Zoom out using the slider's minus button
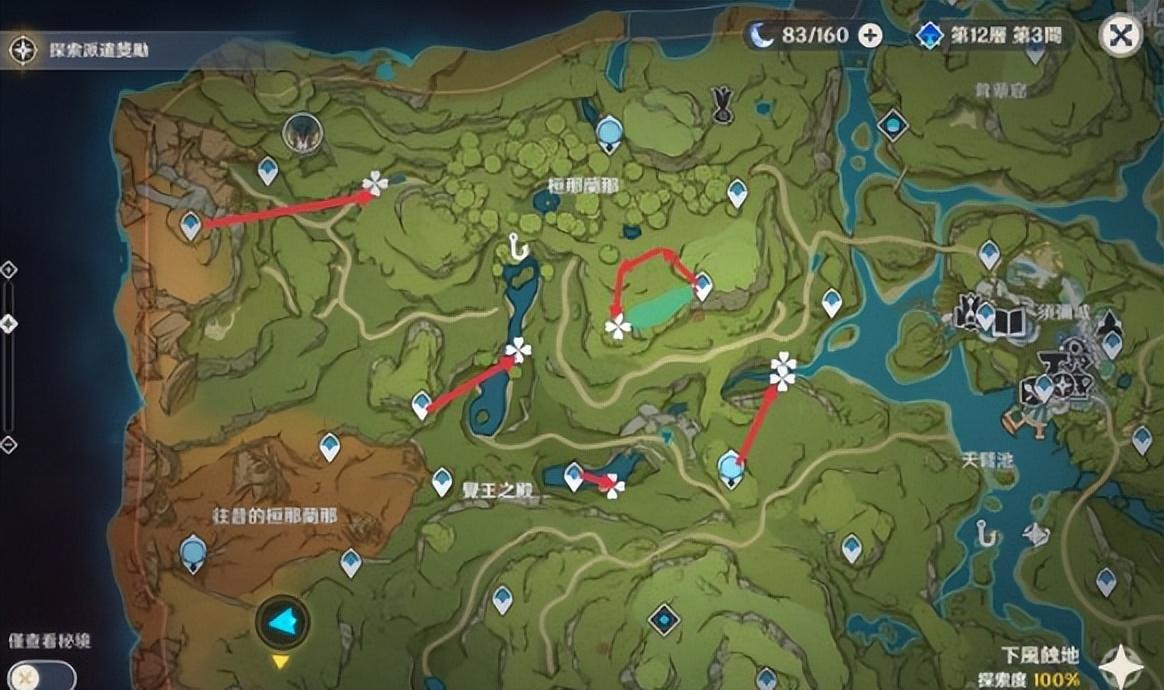Viewport: 1164px width, 690px height. 9,444
